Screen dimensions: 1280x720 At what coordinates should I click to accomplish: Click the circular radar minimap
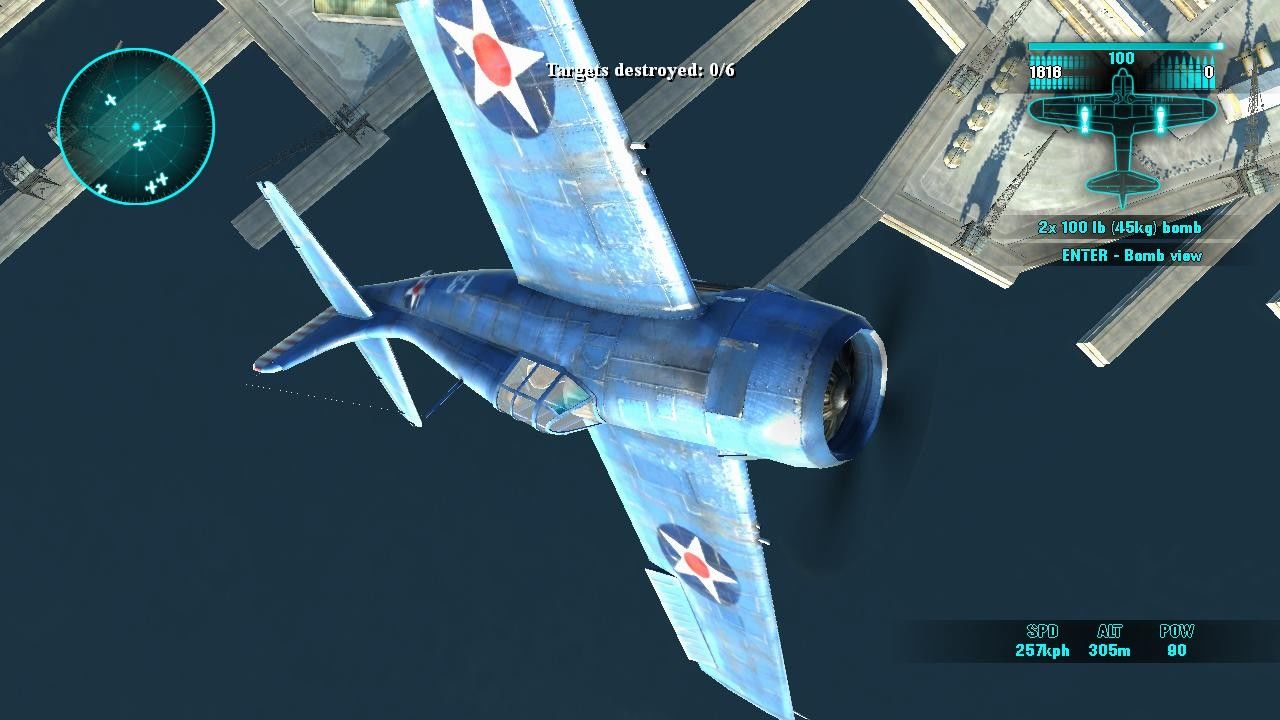136,126
